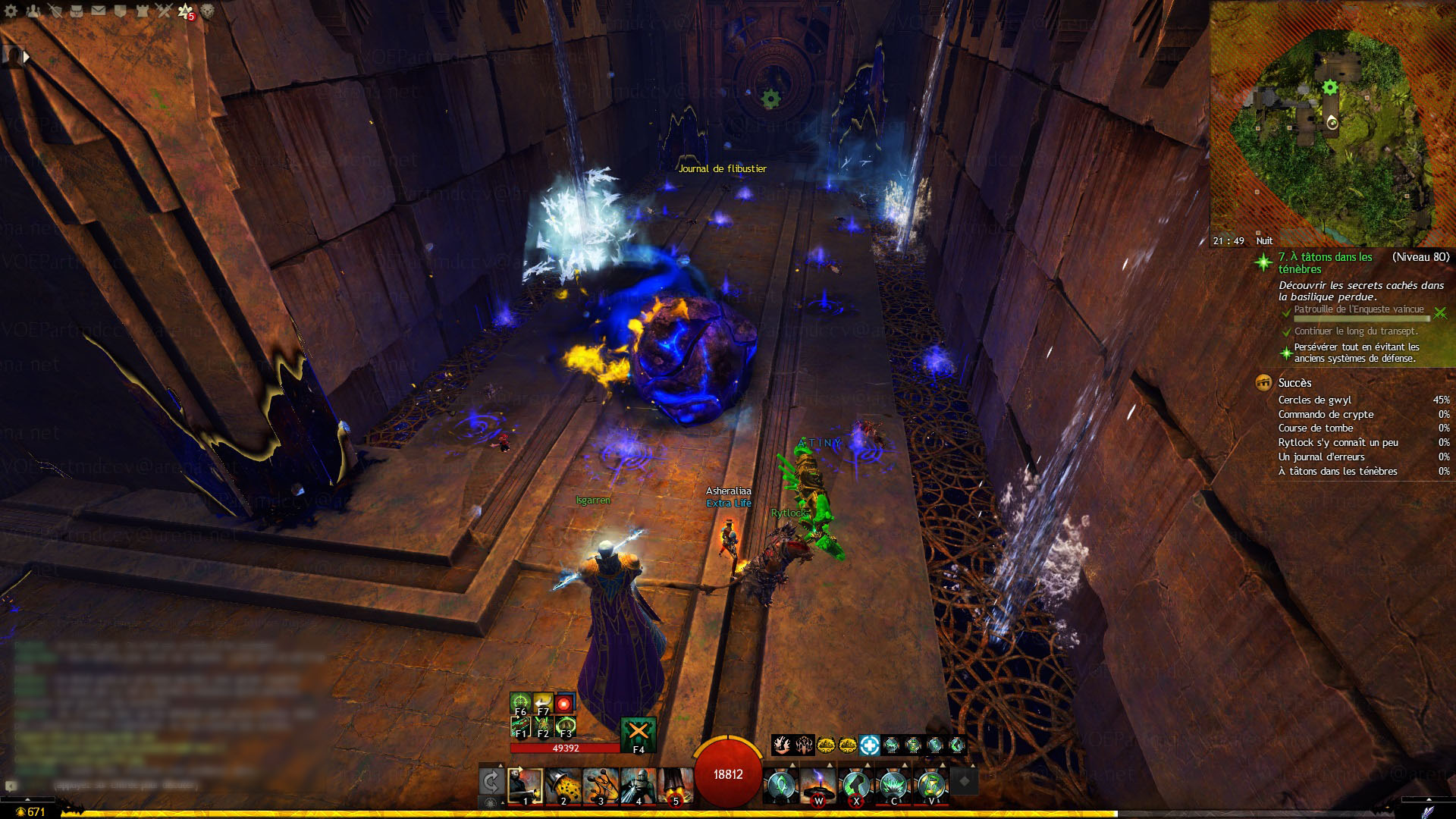Open the star icon with red 5 badge
The width and height of the screenshot is (1456, 819).
(x=186, y=11)
